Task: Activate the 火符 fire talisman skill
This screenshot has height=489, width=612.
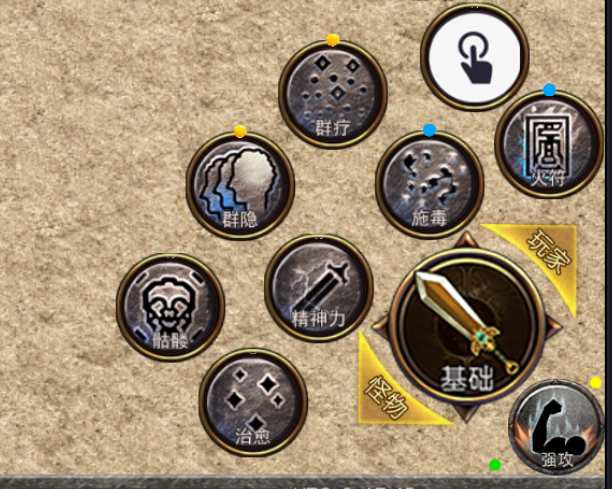Action: tap(548, 145)
